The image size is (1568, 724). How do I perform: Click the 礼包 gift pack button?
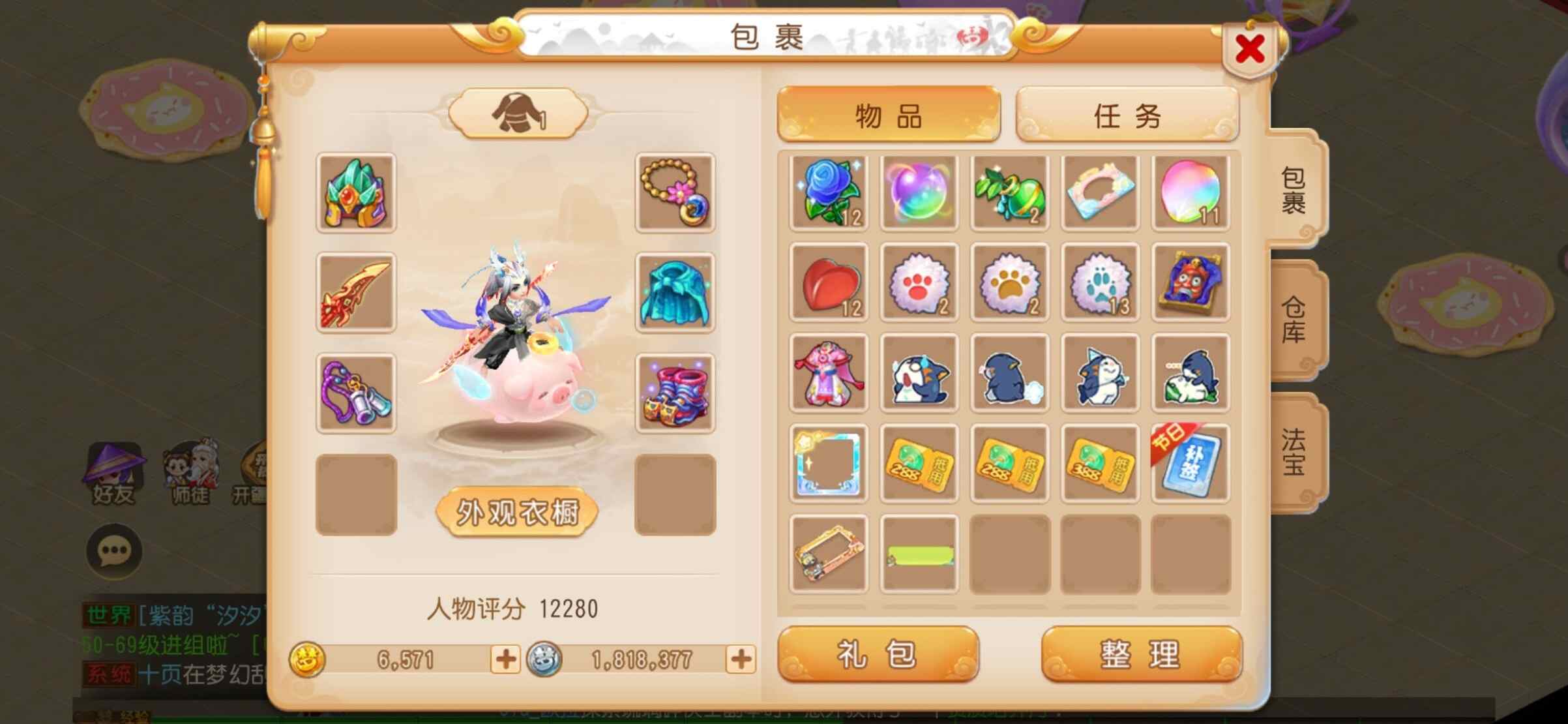[x=878, y=654]
